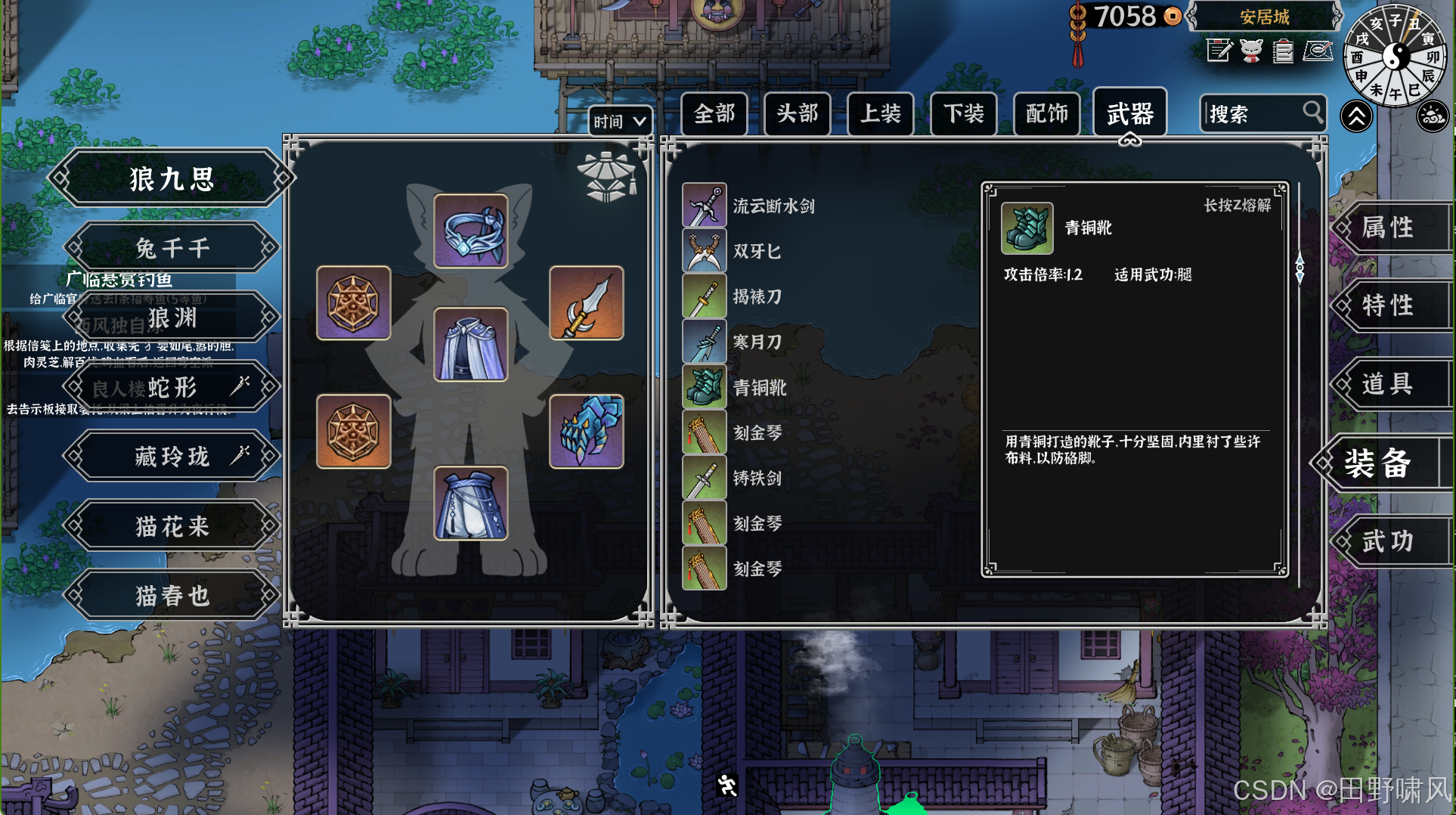Viewport: 1456px width, 815px height.
Task: Select 流云断水剑 in the weapon list
Action: point(773,206)
